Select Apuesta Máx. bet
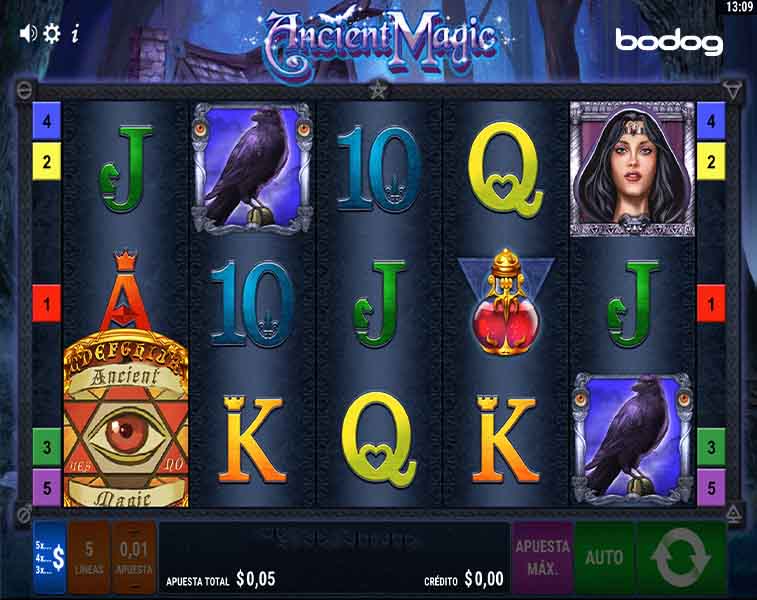Screen dimensions: 757x600 [x=542, y=558]
